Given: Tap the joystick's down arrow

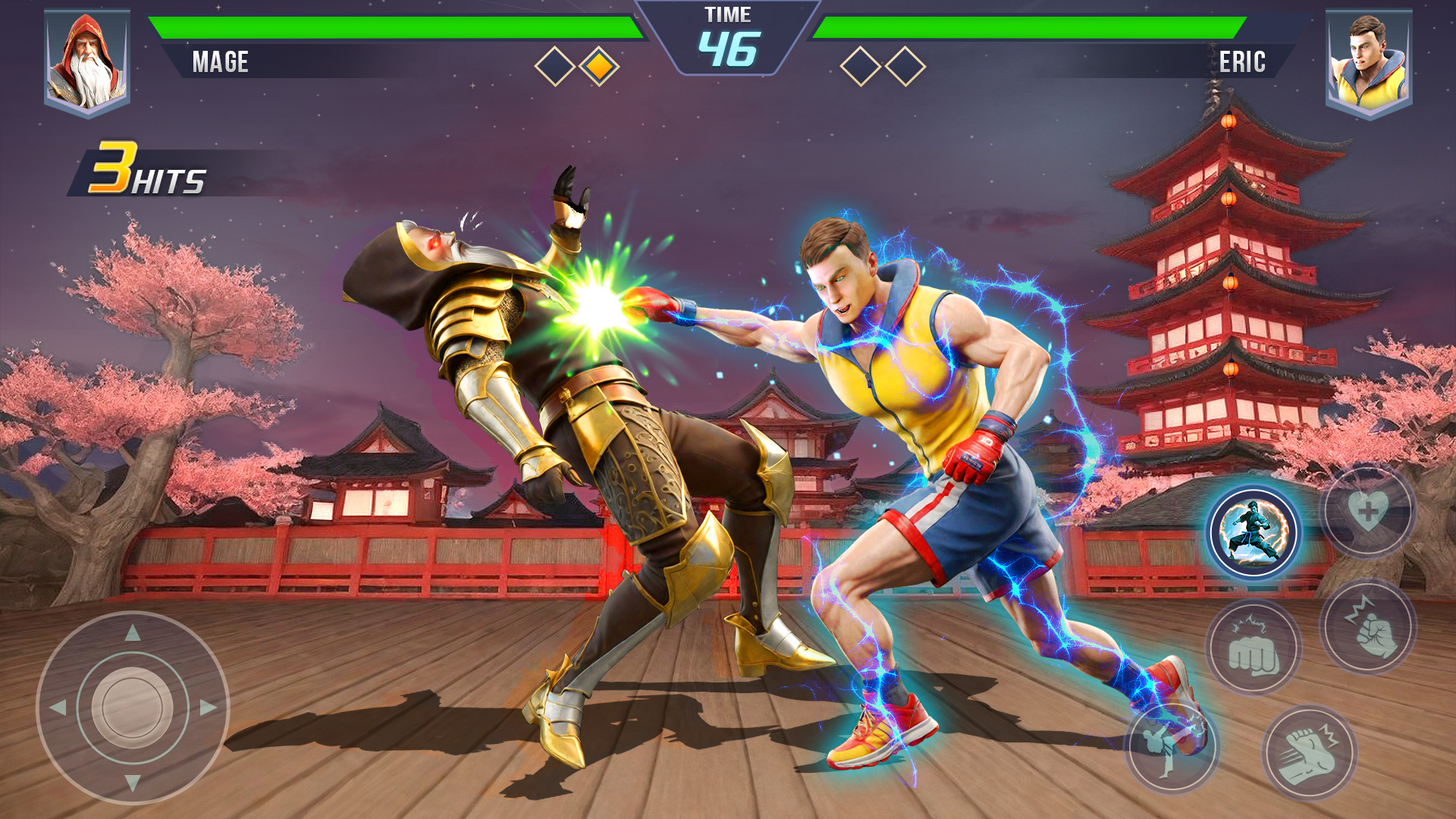Looking at the screenshot, I should tap(133, 783).
